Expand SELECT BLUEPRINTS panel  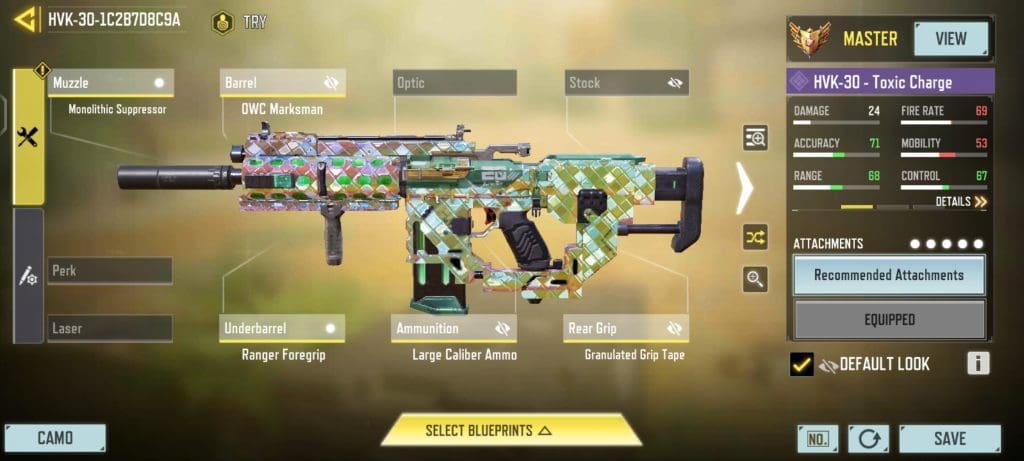coord(510,431)
